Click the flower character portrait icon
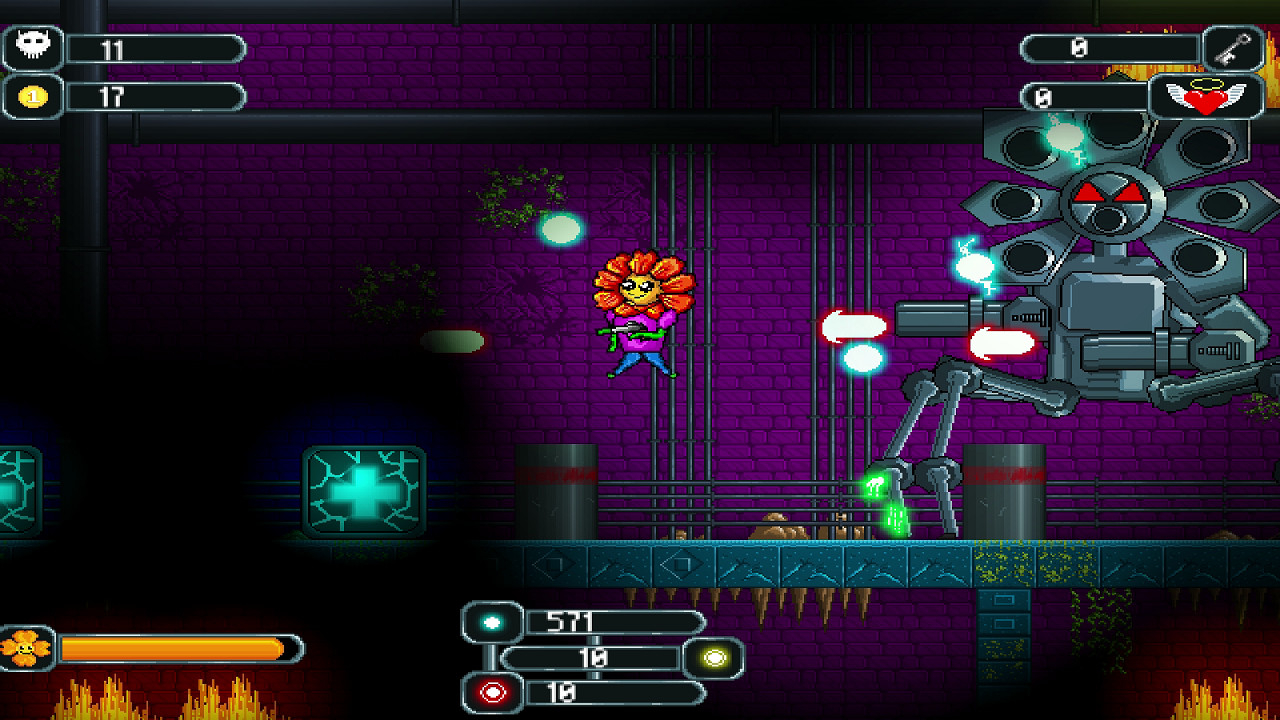The width and height of the screenshot is (1280, 720). tap(25, 649)
